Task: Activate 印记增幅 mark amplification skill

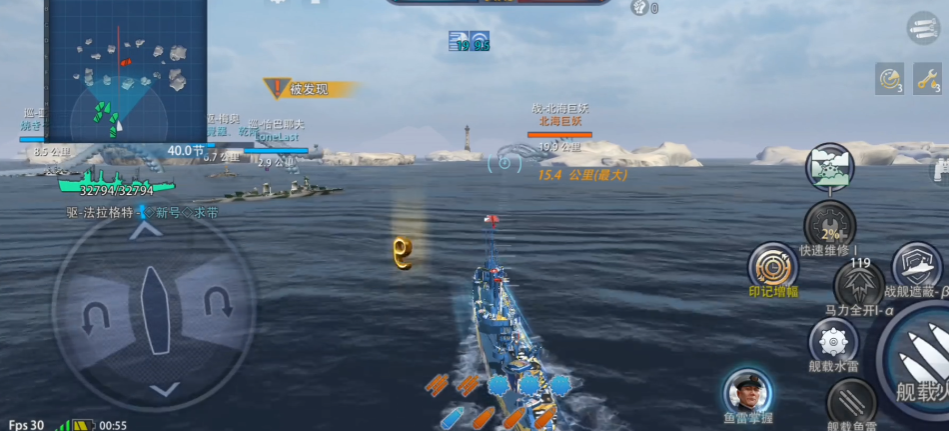Action: [x=773, y=267]
